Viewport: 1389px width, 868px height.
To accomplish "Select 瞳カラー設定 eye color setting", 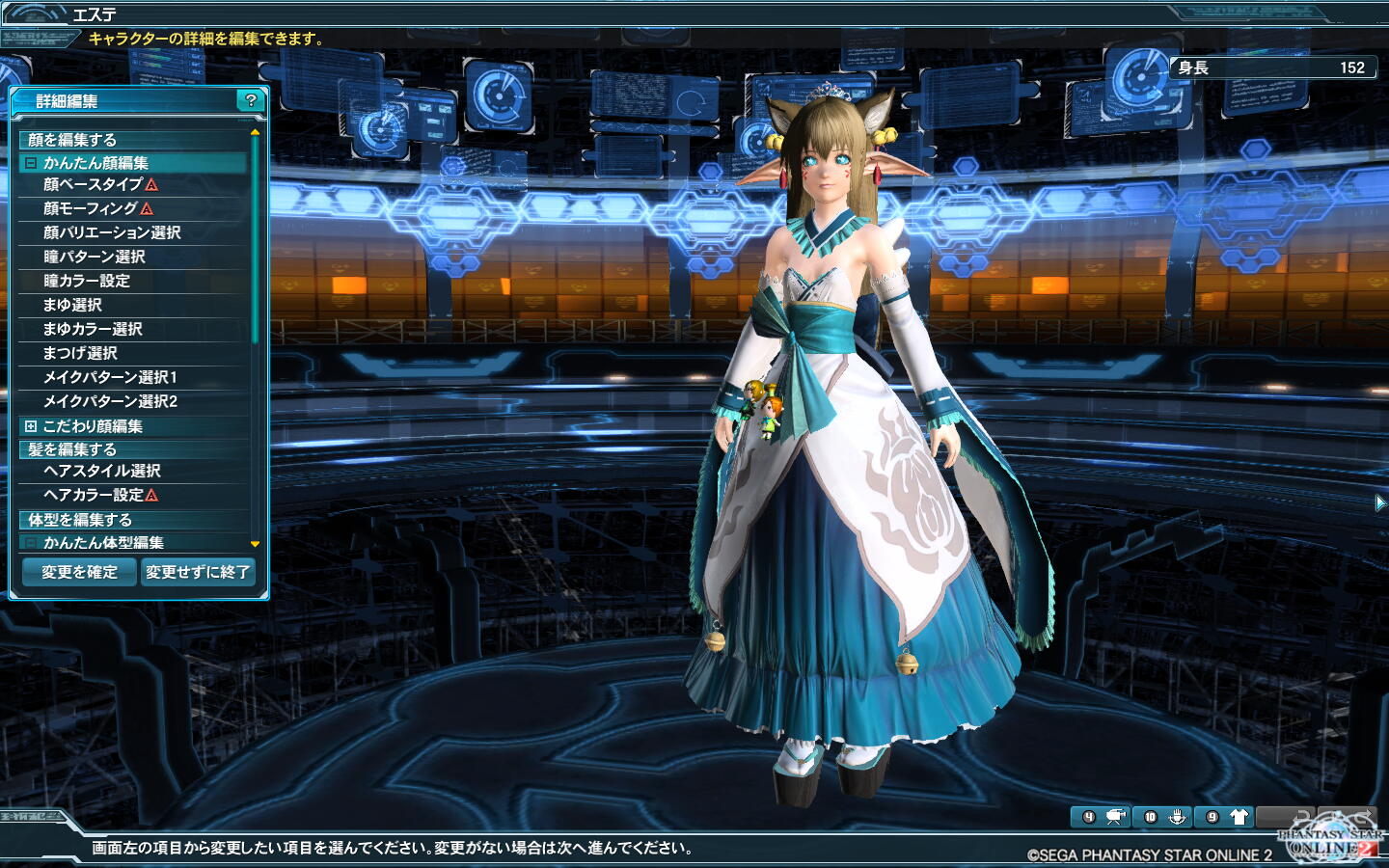I will (87, 281).
